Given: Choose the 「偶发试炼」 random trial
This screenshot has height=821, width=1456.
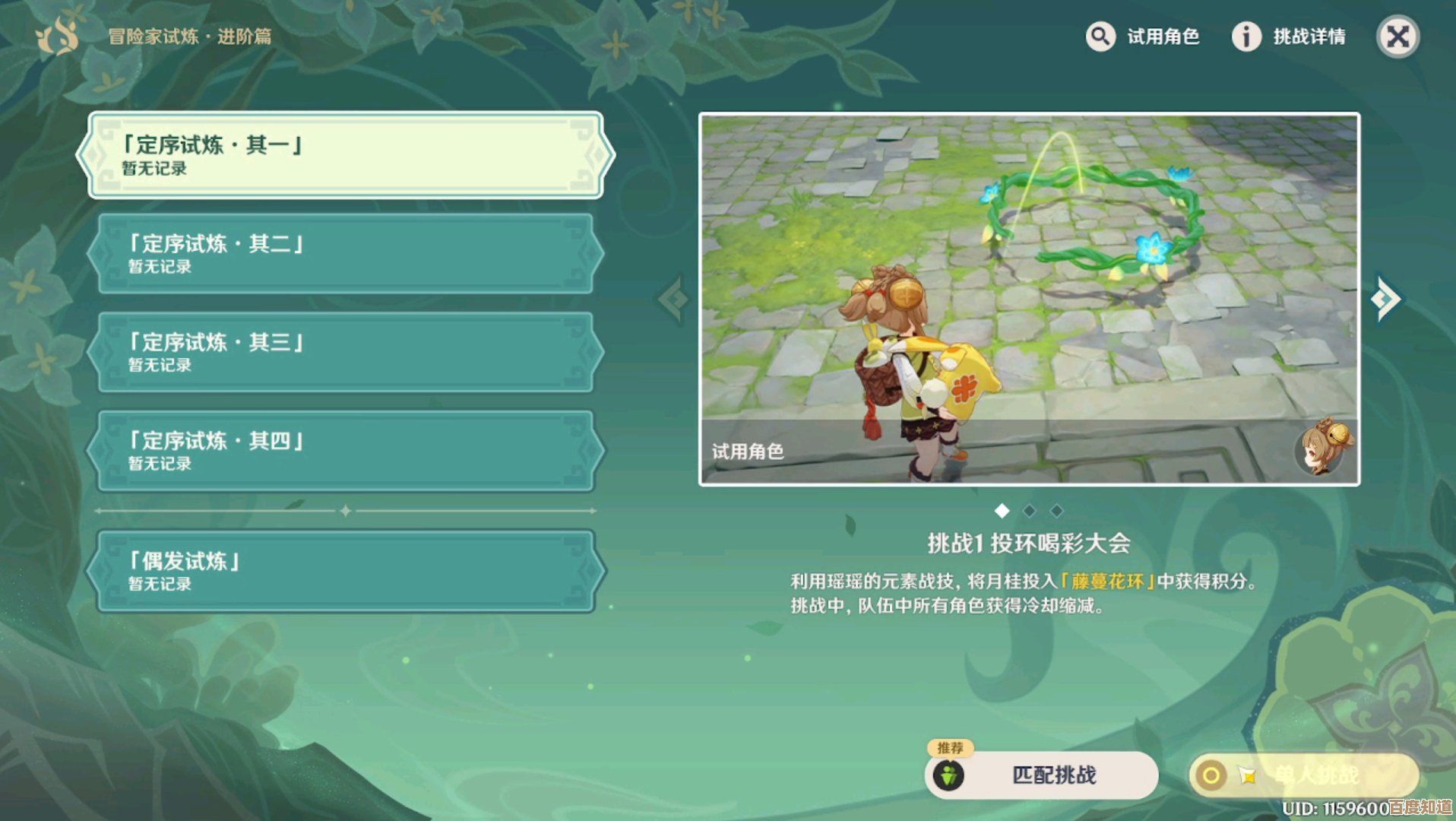Looking at the screenshot, I should [346, 571].
